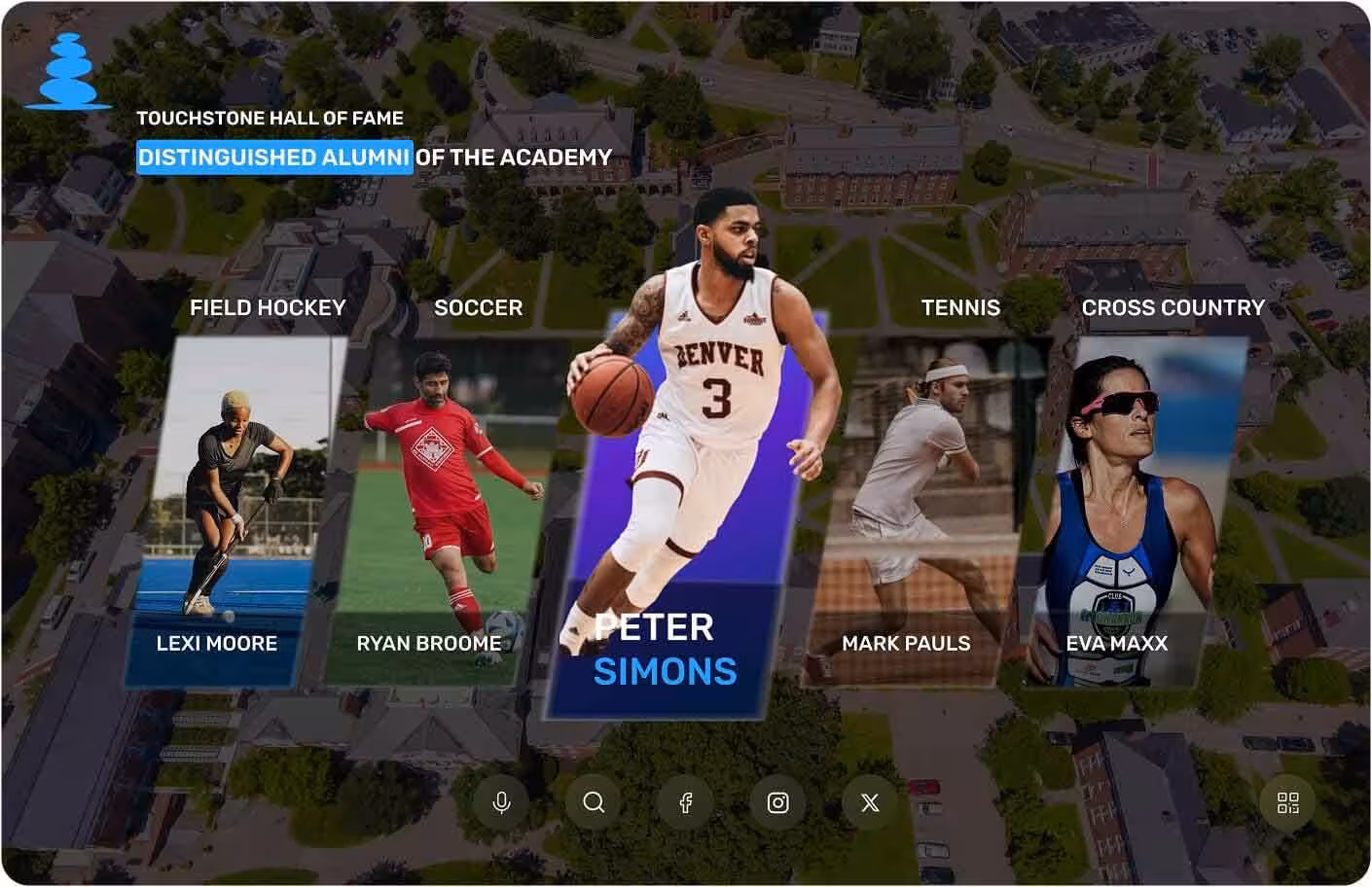Click the Lexi Moore name link
1372x887 pixels.
pos(216,643)
